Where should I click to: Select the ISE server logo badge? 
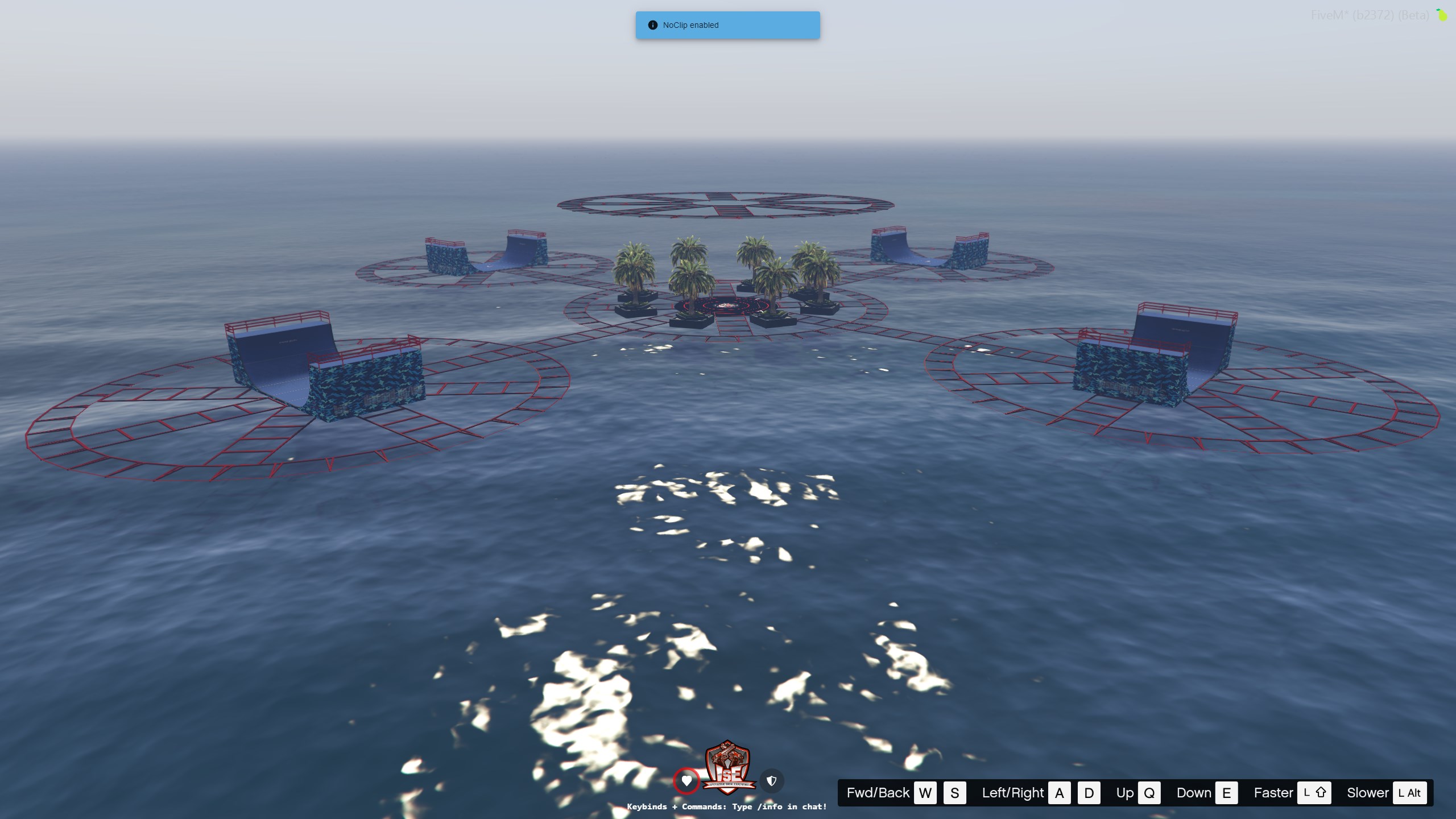point(729,768)
